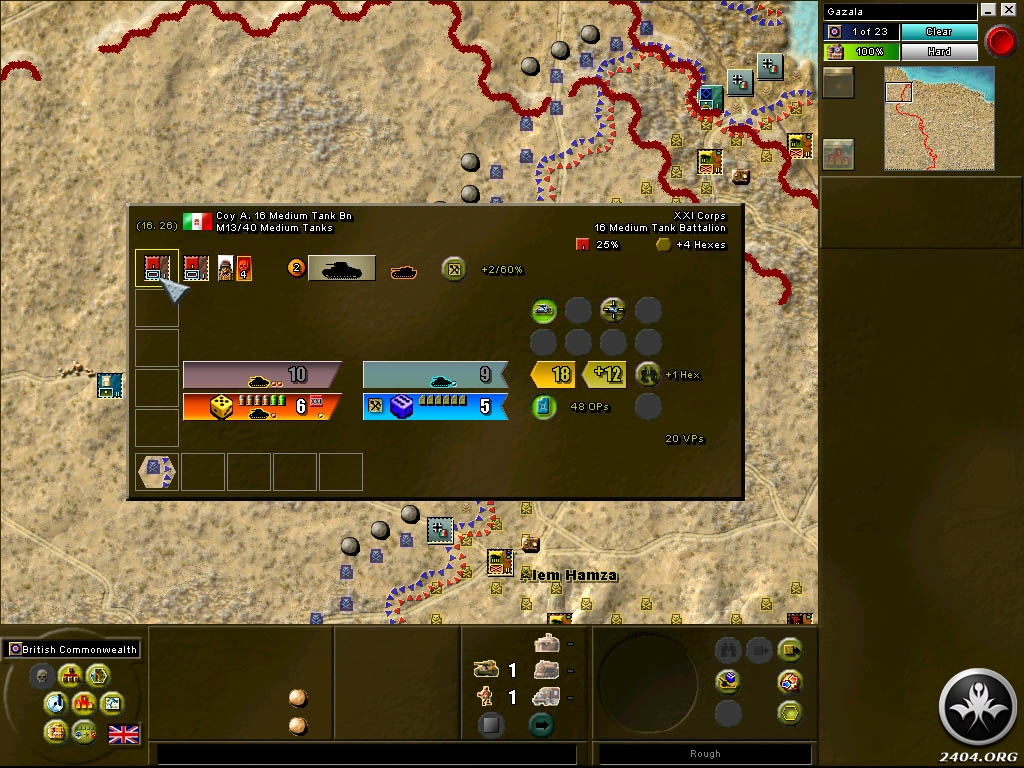Select the highlighted M13/40 tank unit slot
This screenshot has height=768, width=1024.
point(156,268)
